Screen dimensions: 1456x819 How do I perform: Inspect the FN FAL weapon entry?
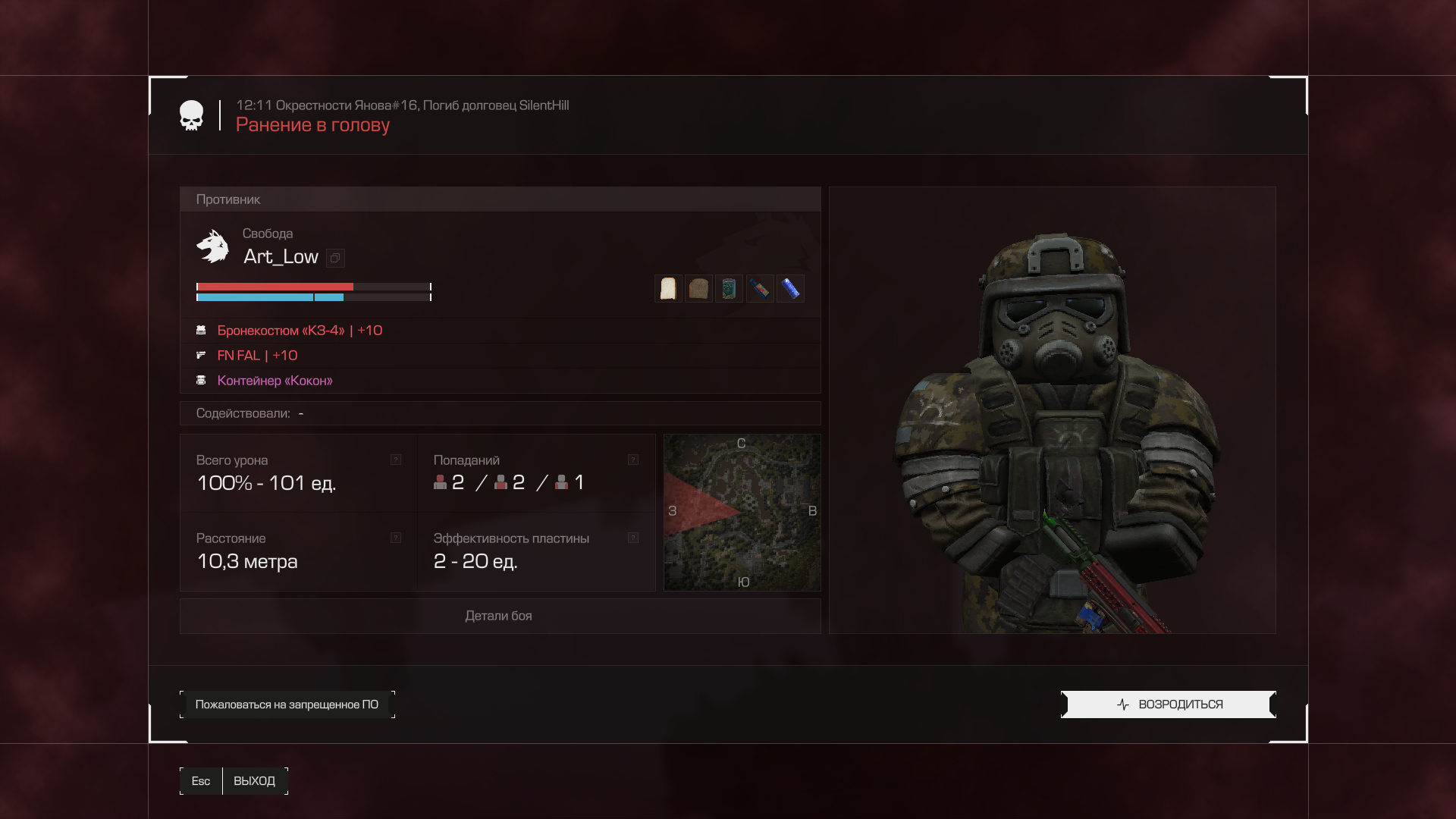(x=257, y=356)
